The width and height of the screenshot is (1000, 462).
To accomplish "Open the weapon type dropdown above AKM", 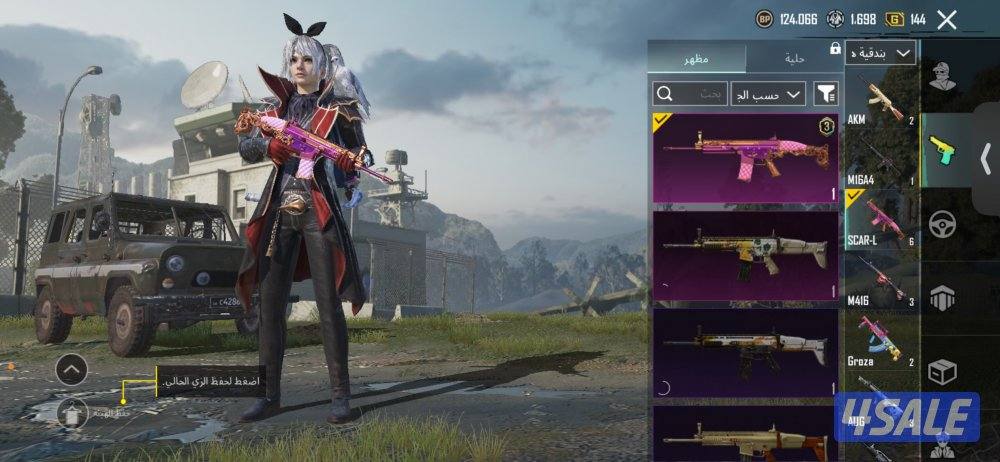I will point(881,53).
